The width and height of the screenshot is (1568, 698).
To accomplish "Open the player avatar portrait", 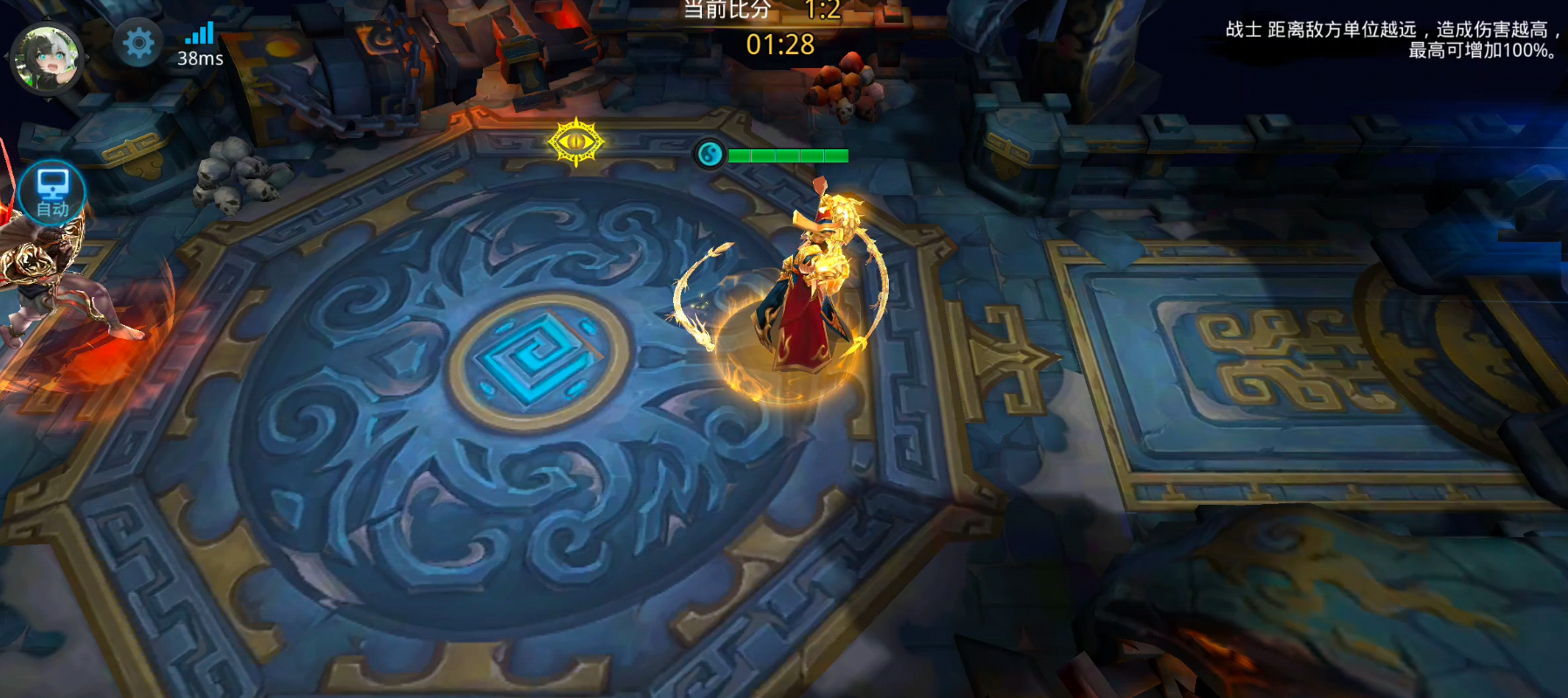I will point(47,59).
